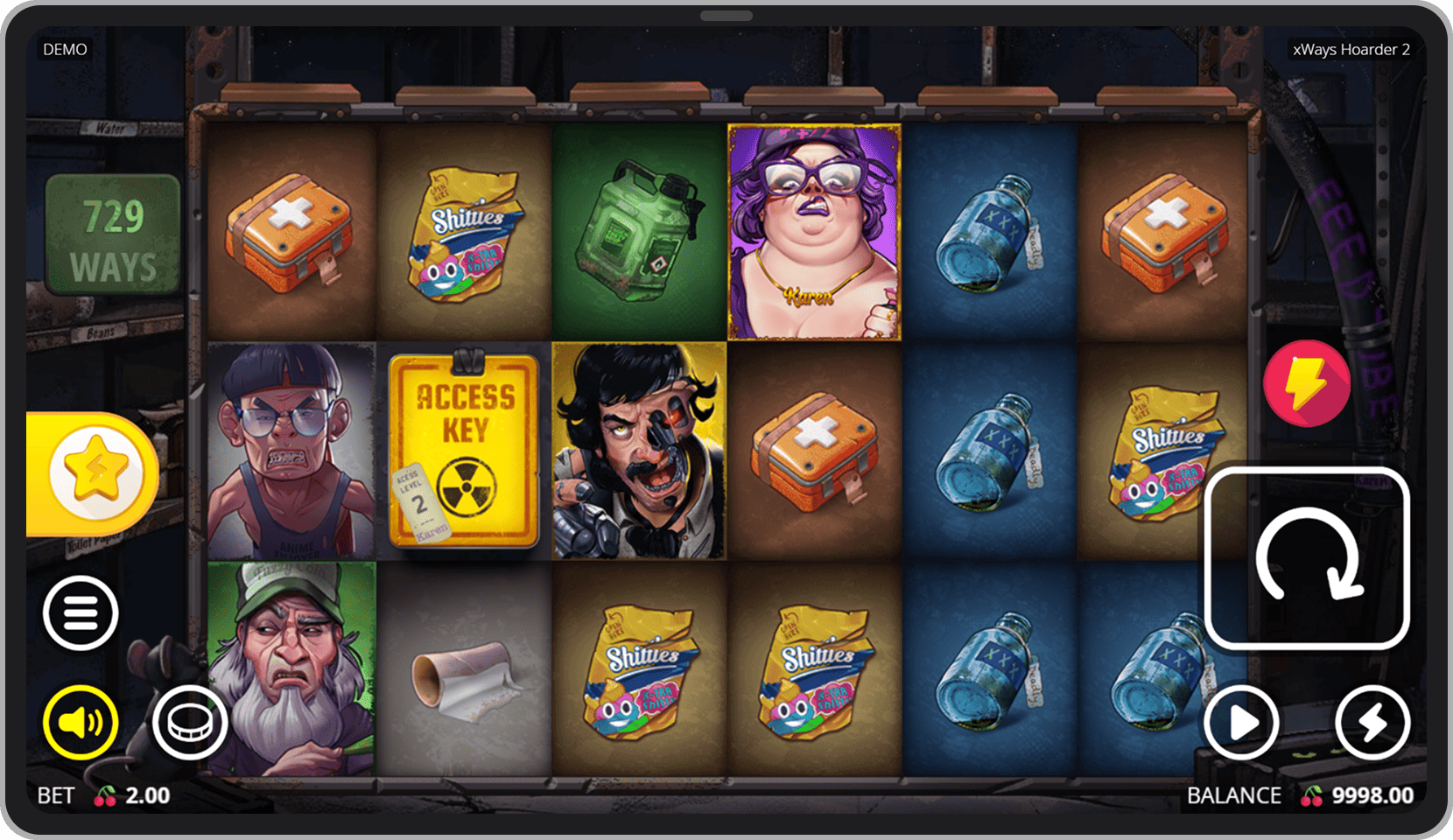
Task: Start autoplay with the play triangle button
Action: pos(1241,723)
